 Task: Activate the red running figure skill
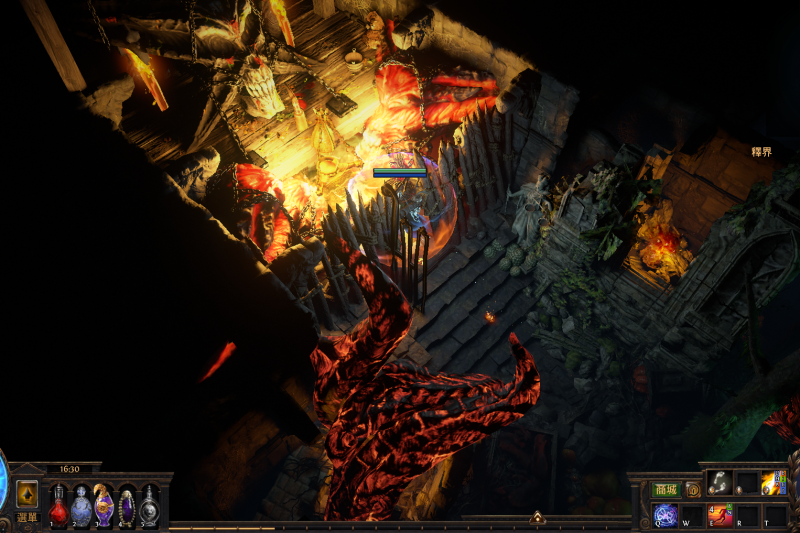[719, 516]
